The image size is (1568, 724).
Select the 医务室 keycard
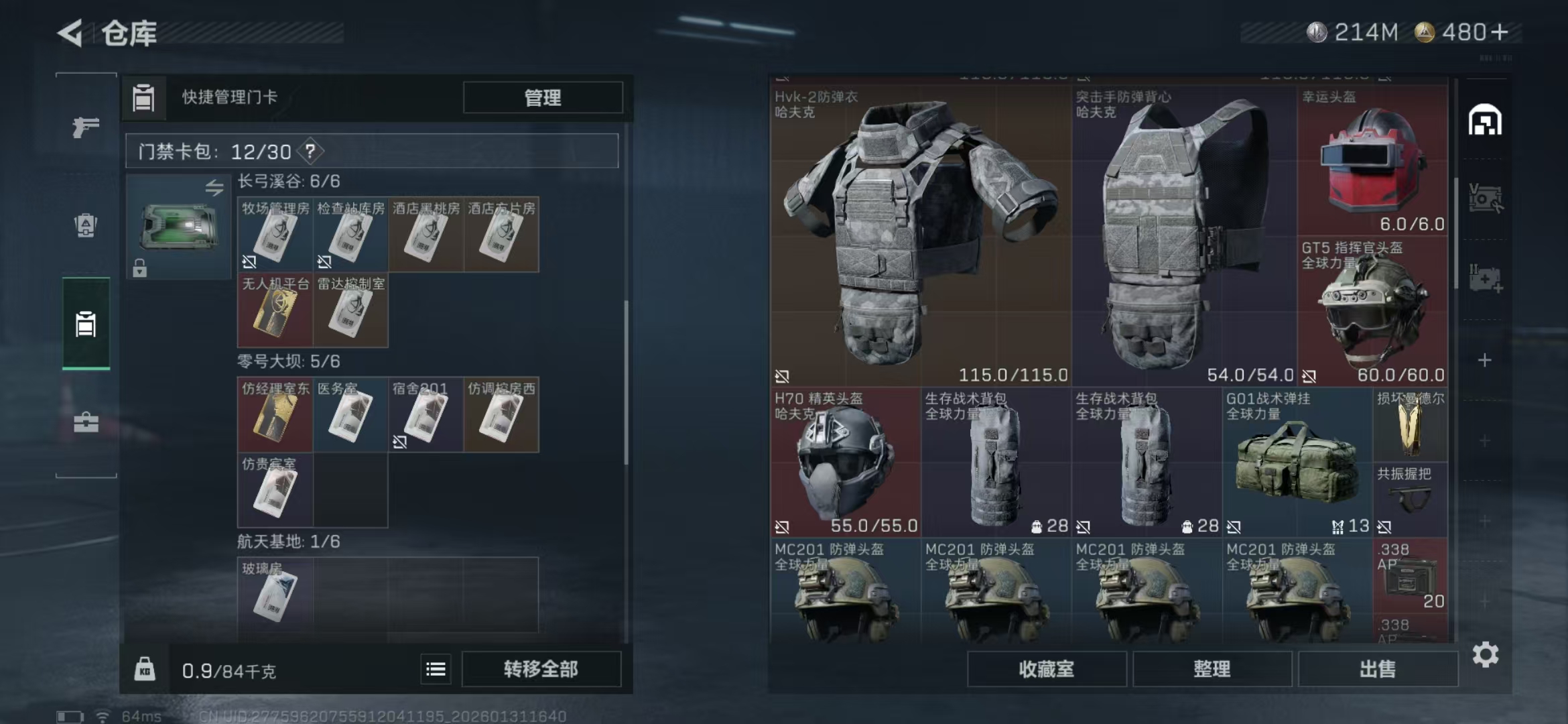point(350,415)
